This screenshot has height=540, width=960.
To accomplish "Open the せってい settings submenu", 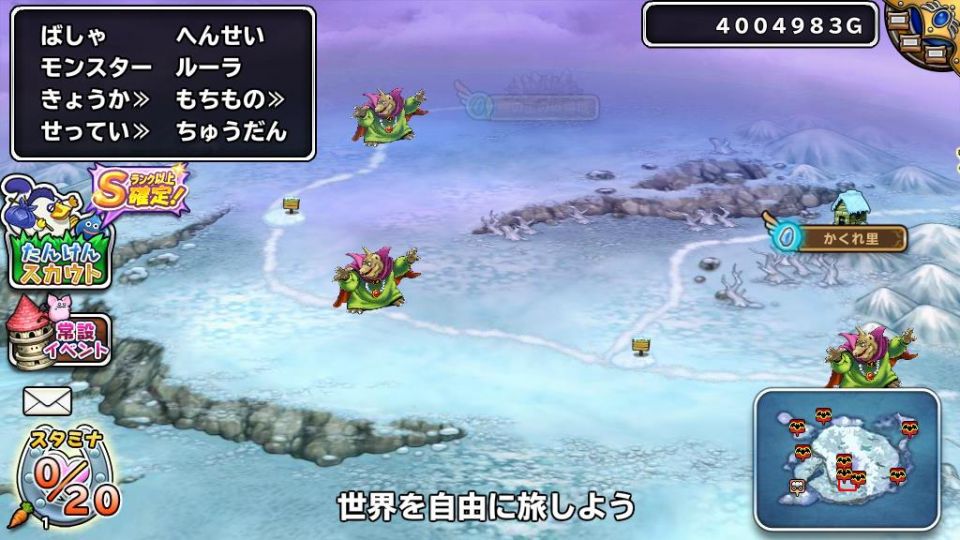I will point(94,131).
